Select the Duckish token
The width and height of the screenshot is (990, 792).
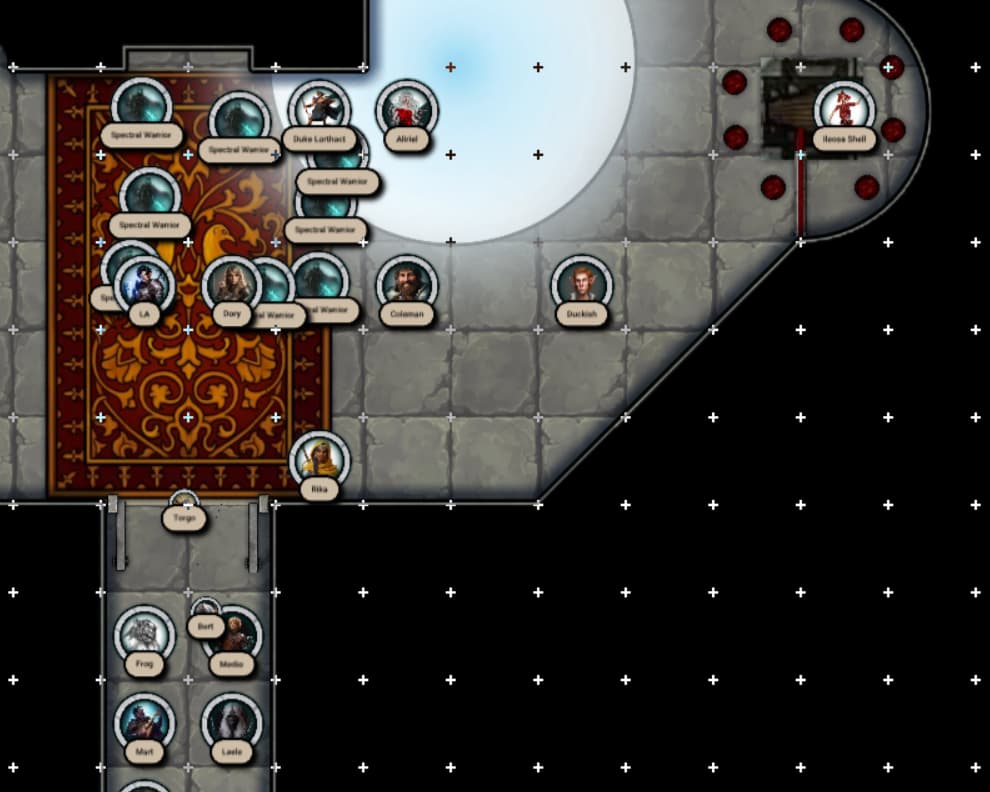(581, 284)
